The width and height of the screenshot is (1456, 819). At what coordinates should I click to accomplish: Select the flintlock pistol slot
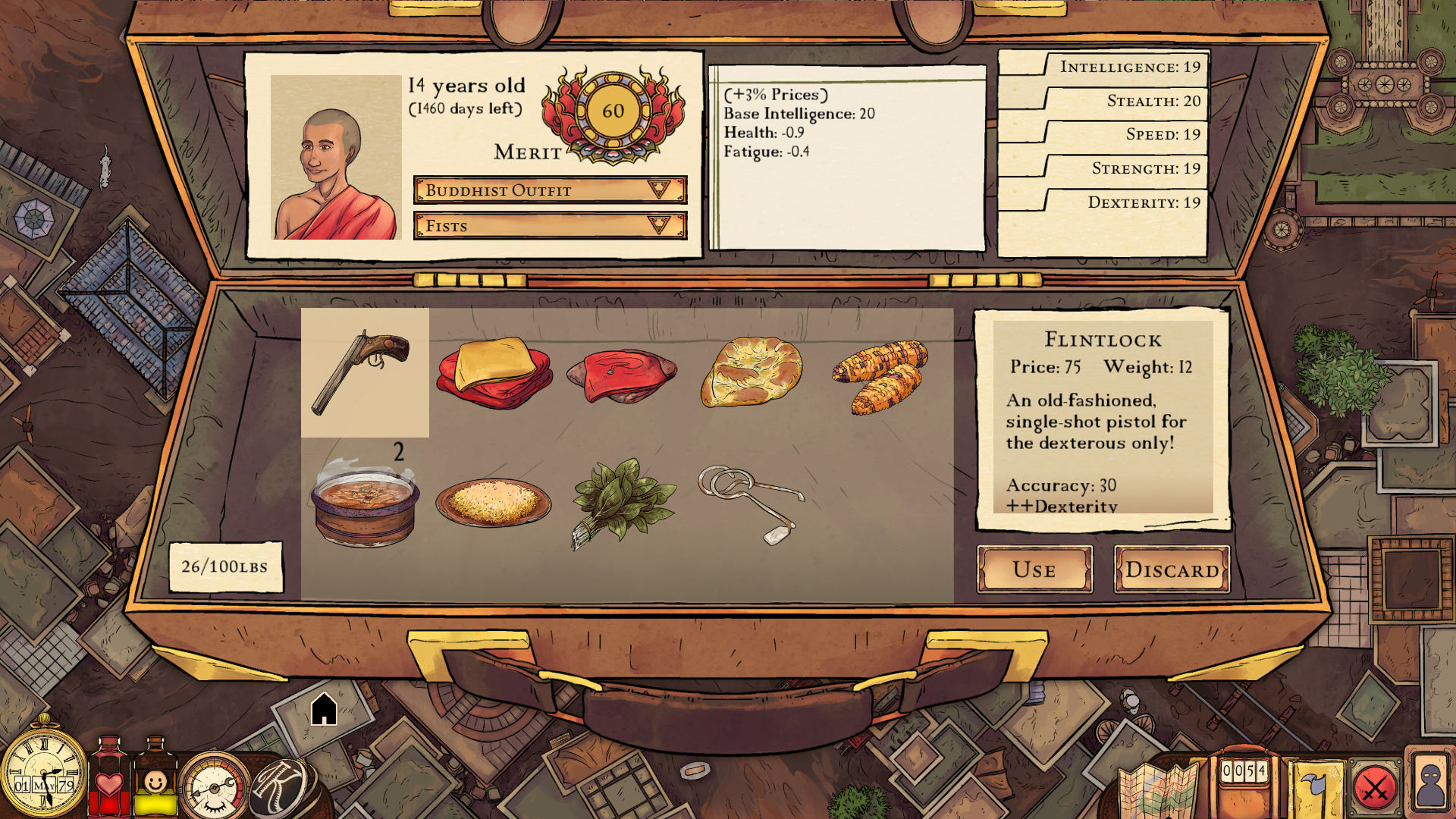click(365, 372)
